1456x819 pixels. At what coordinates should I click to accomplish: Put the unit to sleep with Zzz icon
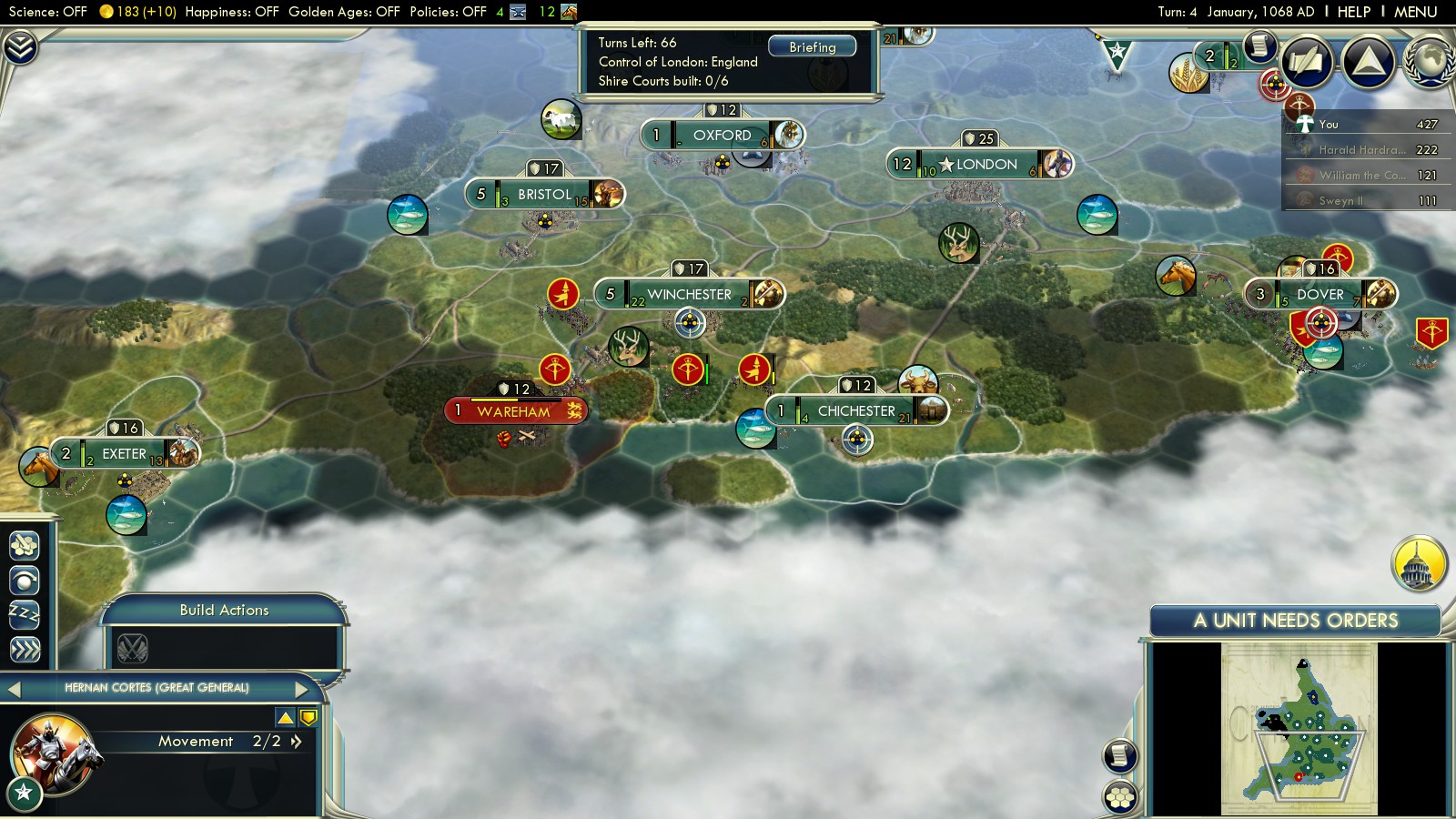(x=25, y=614)
